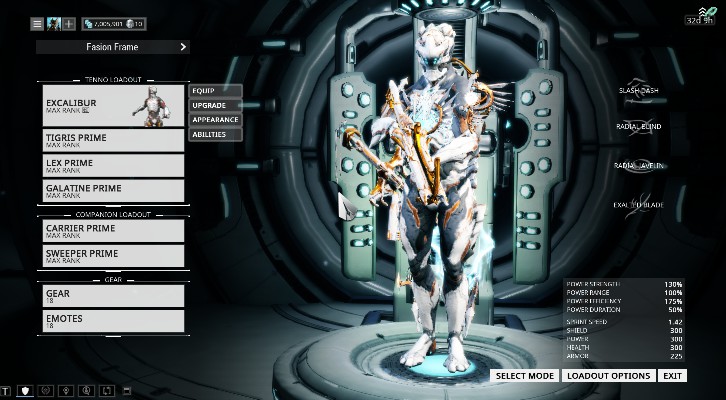Viewport: 726px width, 400px height.
Task: Select the Galatine Prime melee slot
Action: tap(113, 190)
